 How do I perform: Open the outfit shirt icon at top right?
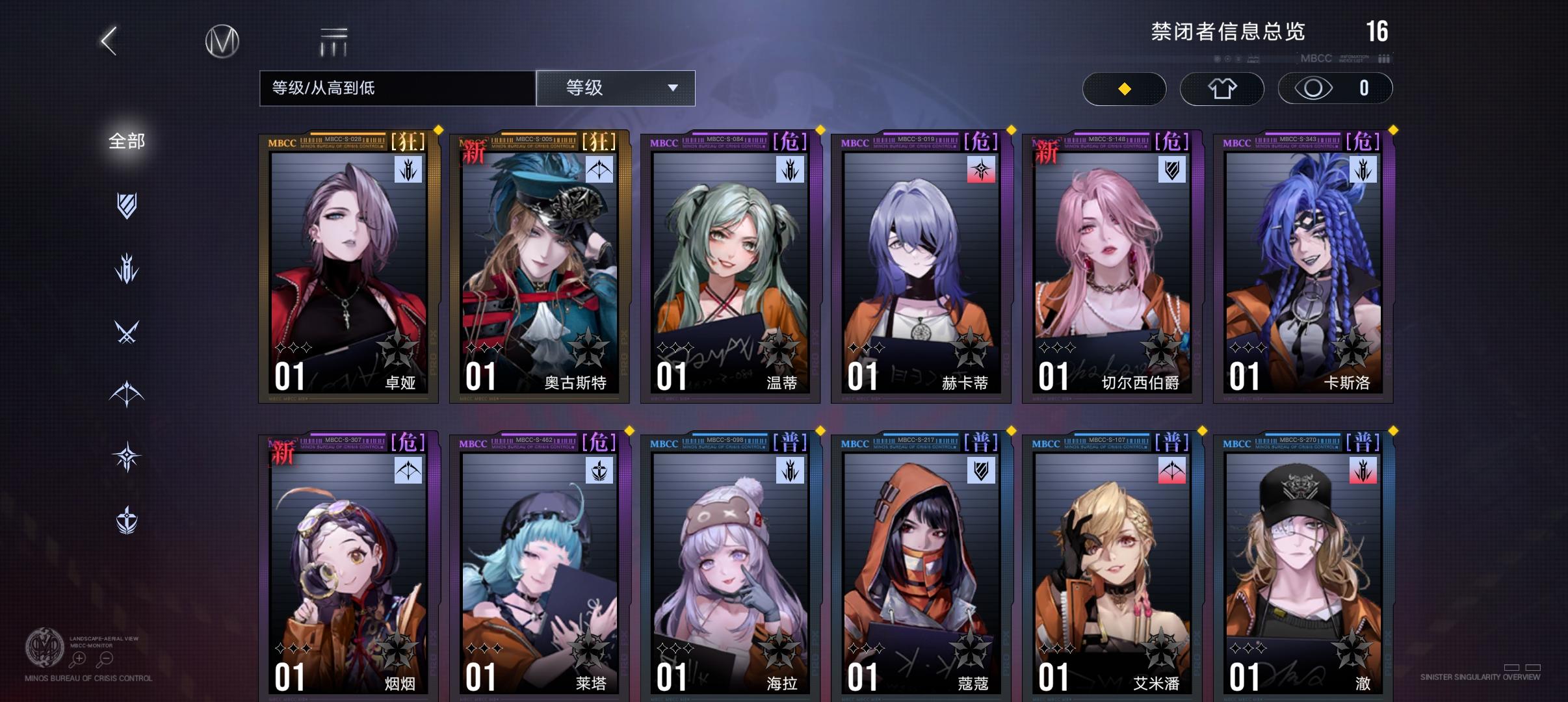1222,88
